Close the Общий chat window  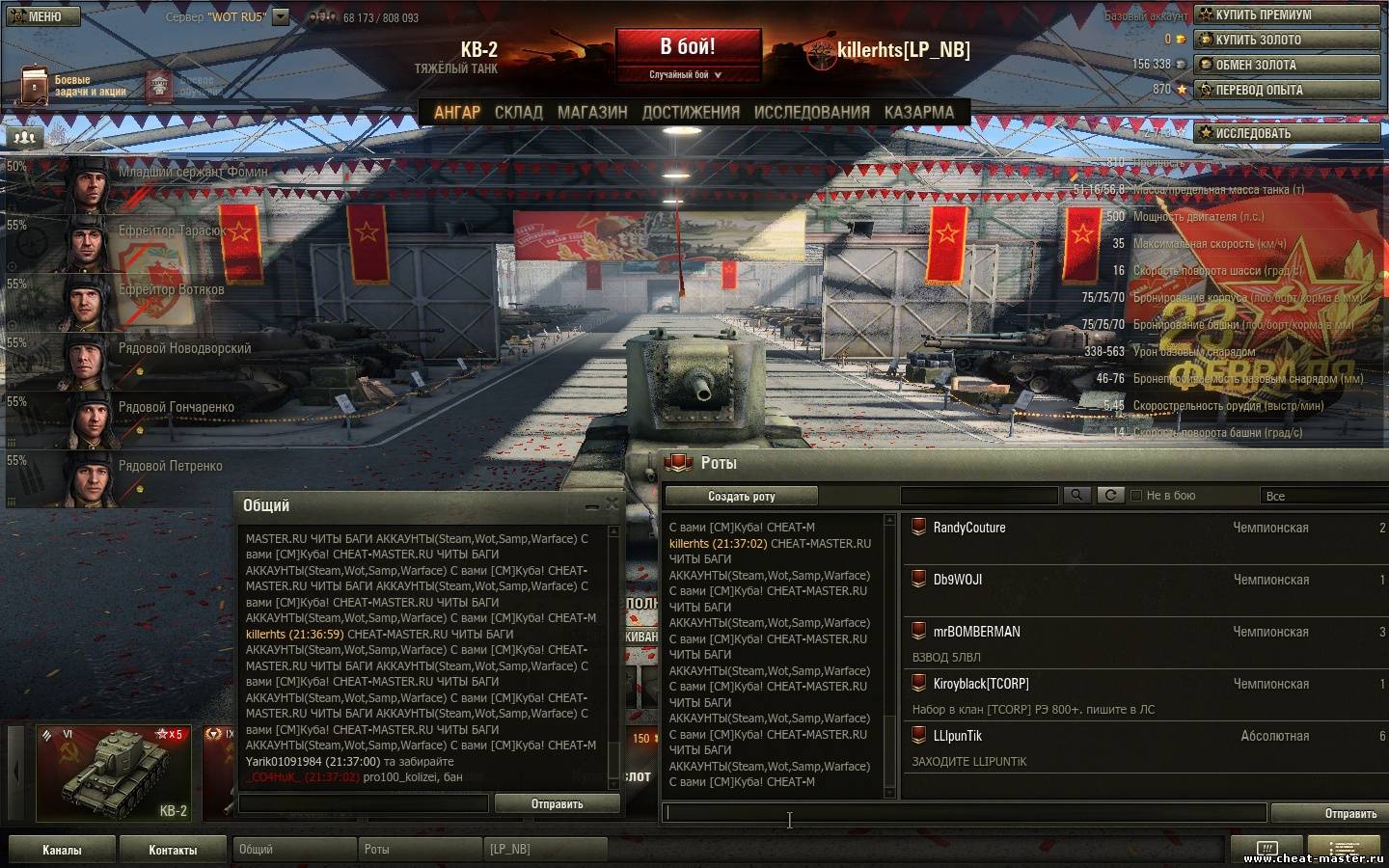612,504
